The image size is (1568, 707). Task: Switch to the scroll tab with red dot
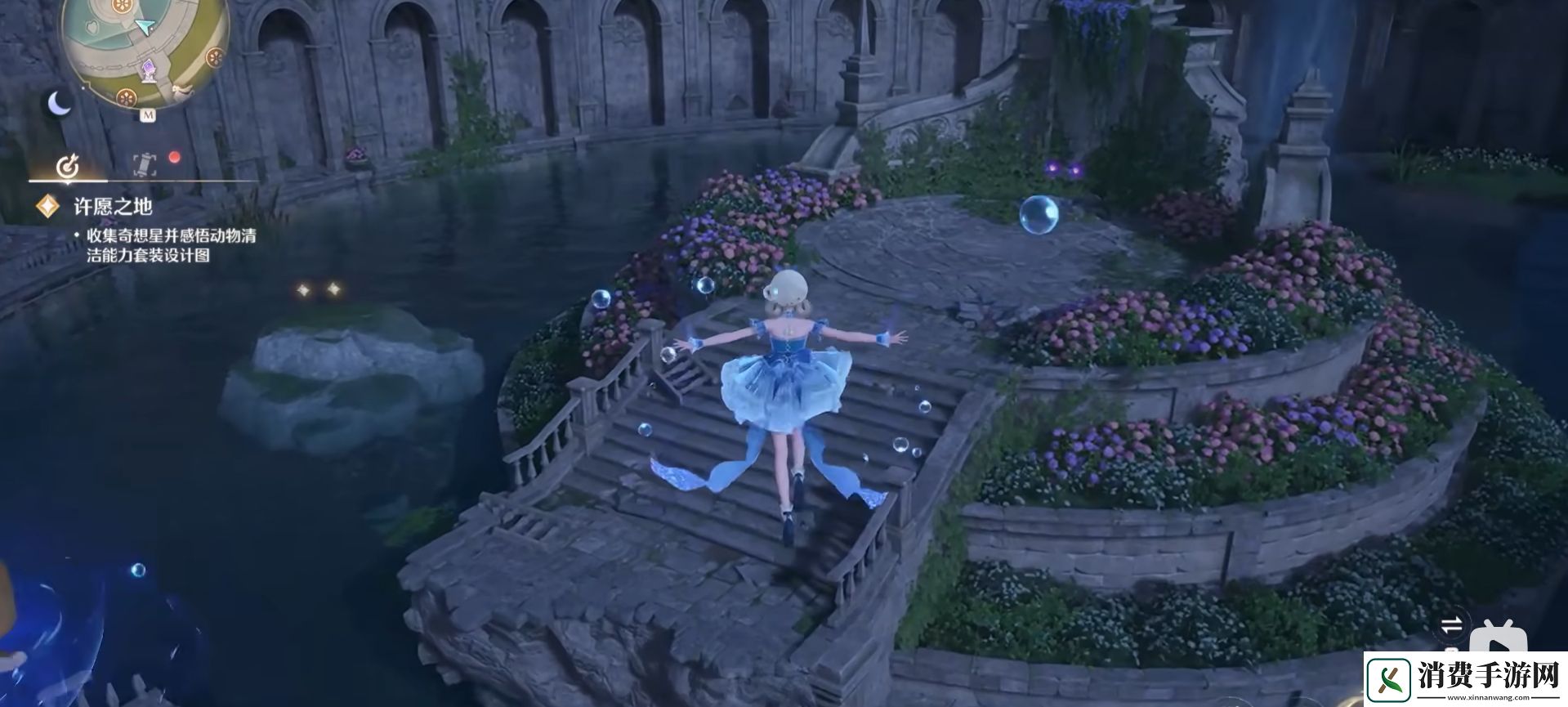click(145, 165)
